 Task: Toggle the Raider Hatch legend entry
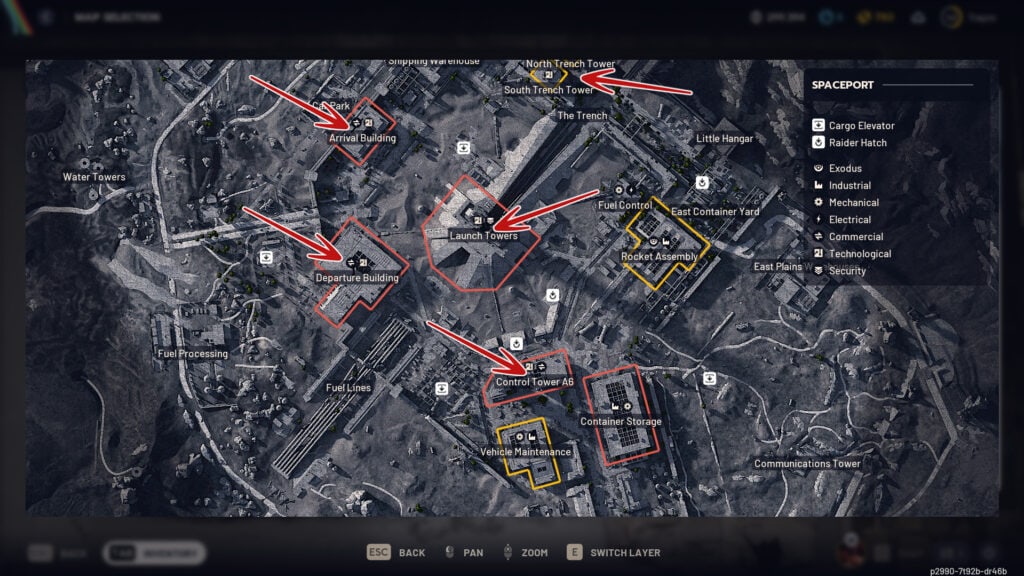coord(857,143)
